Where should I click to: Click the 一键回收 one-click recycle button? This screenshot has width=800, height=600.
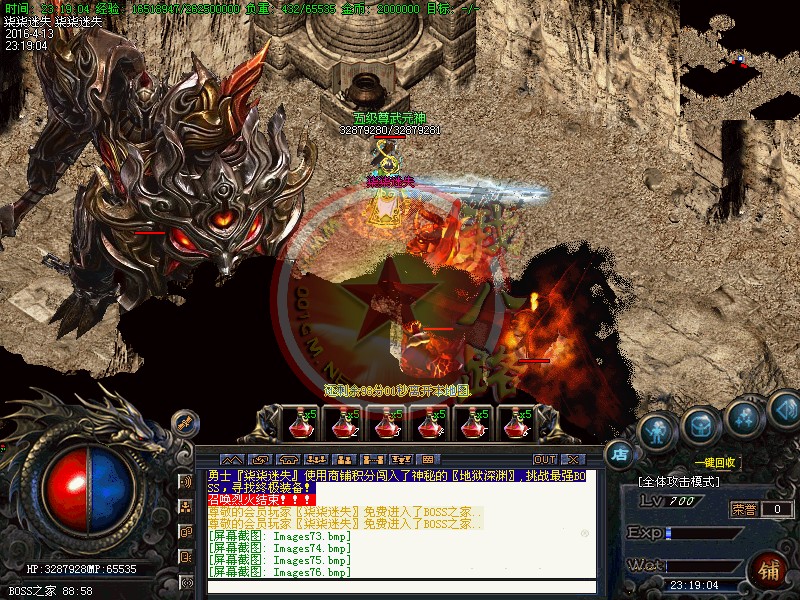[715, 463]
